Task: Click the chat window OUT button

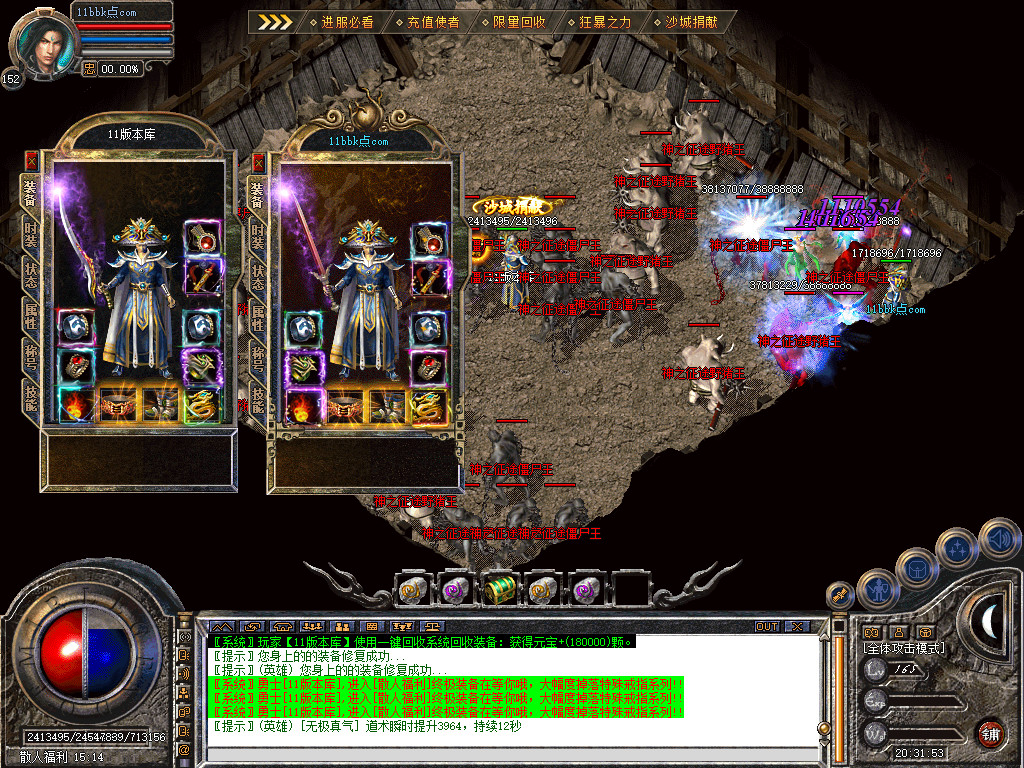Action: click(x=766, y=627)
